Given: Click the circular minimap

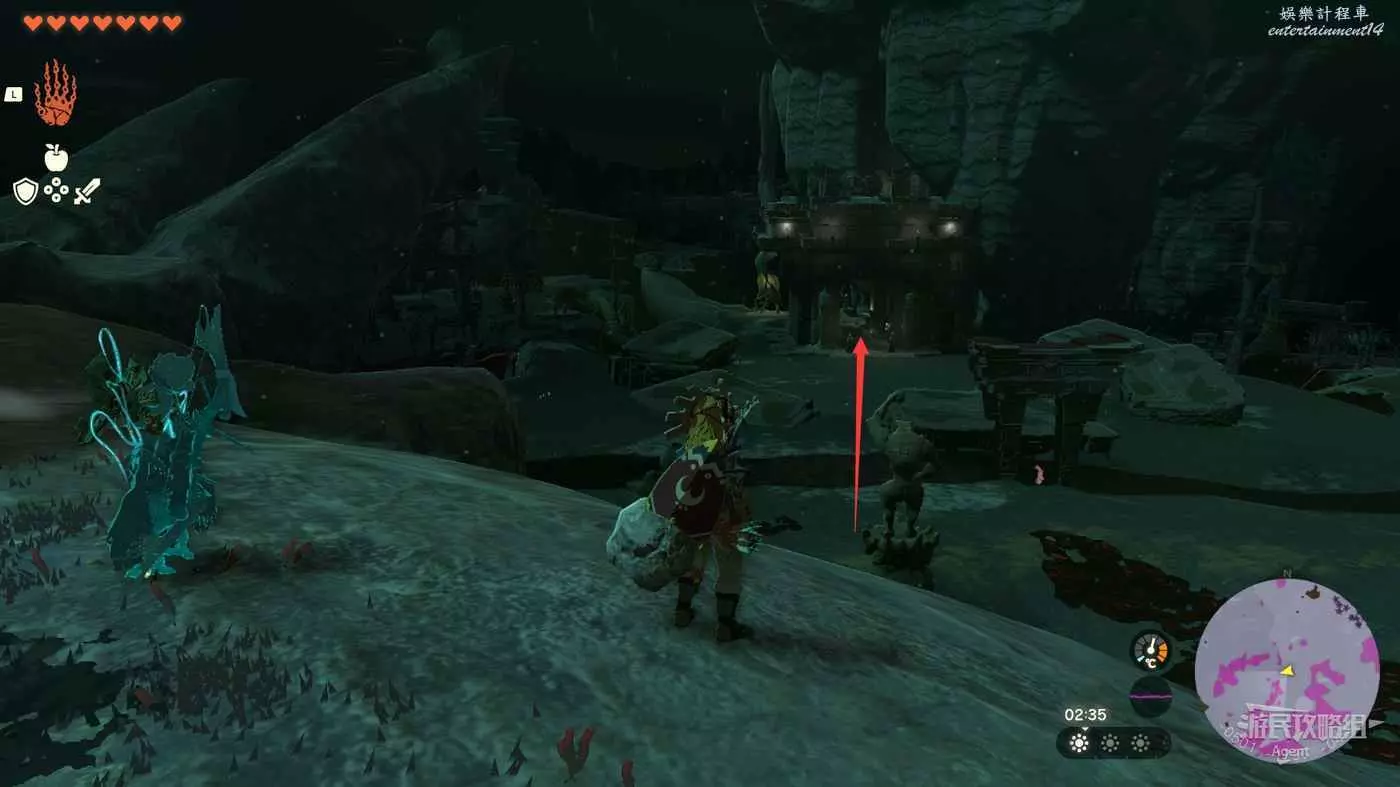Looking at the screenshot, I should pyautogui.click(x=1286, y=671).
